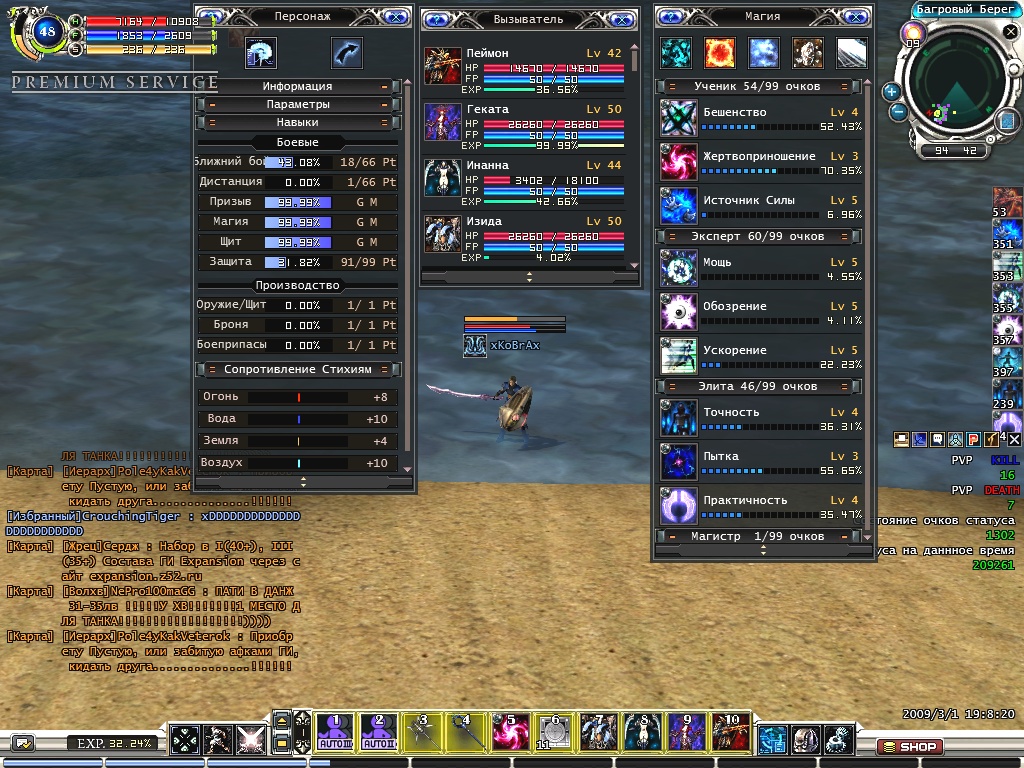Expand the Информация section
The image size is (1024, 768).
point(298,87)
